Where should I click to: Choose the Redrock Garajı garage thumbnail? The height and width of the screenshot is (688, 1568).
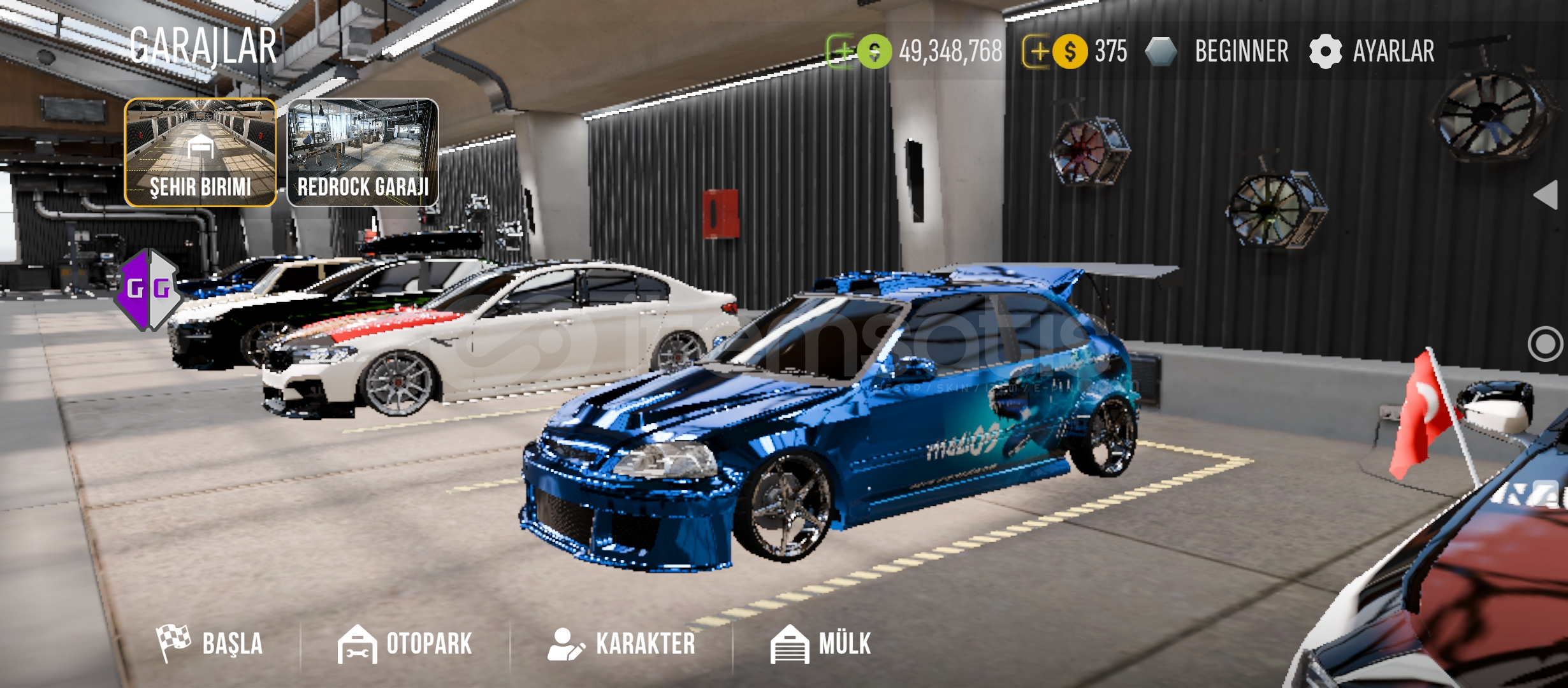(363, 153)
